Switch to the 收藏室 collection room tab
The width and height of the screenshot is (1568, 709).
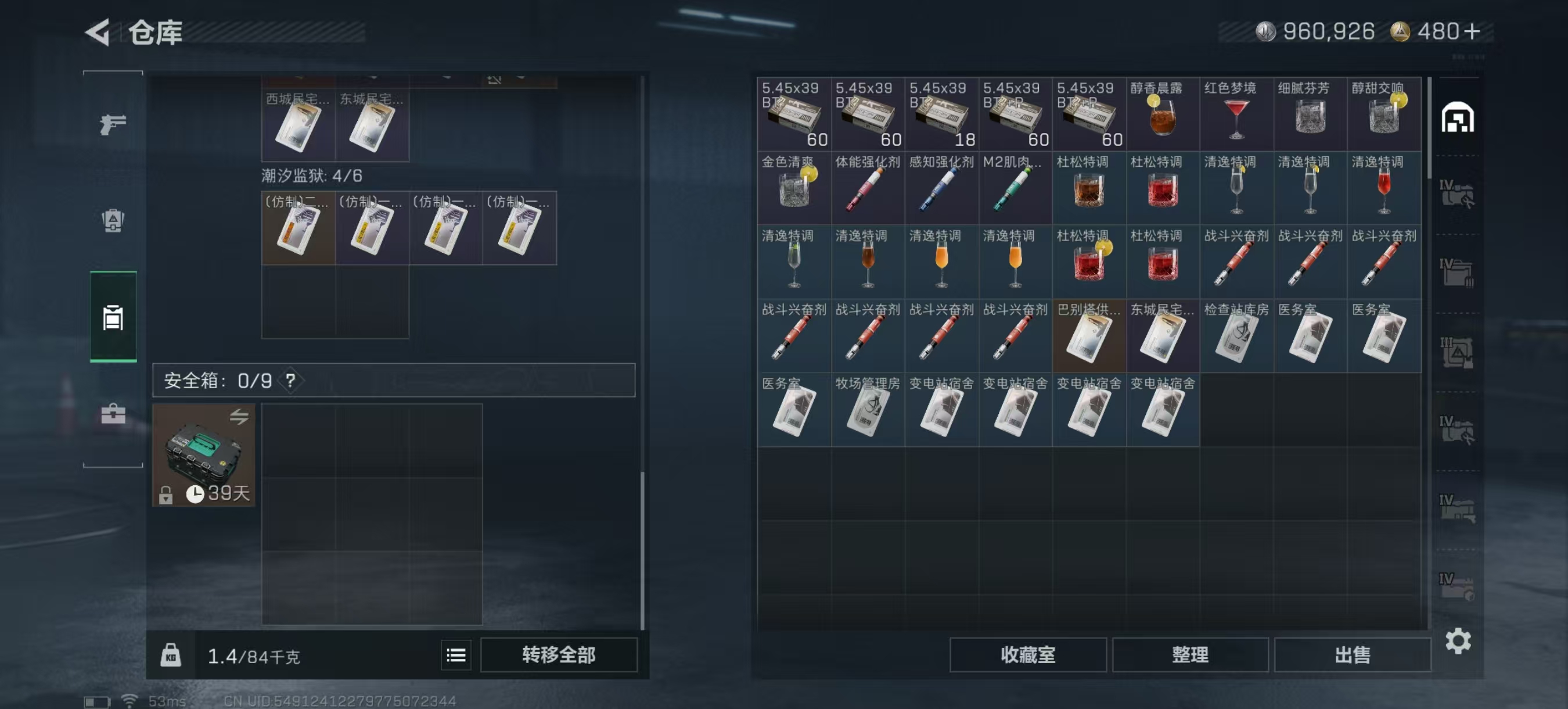click(1027, 654)
